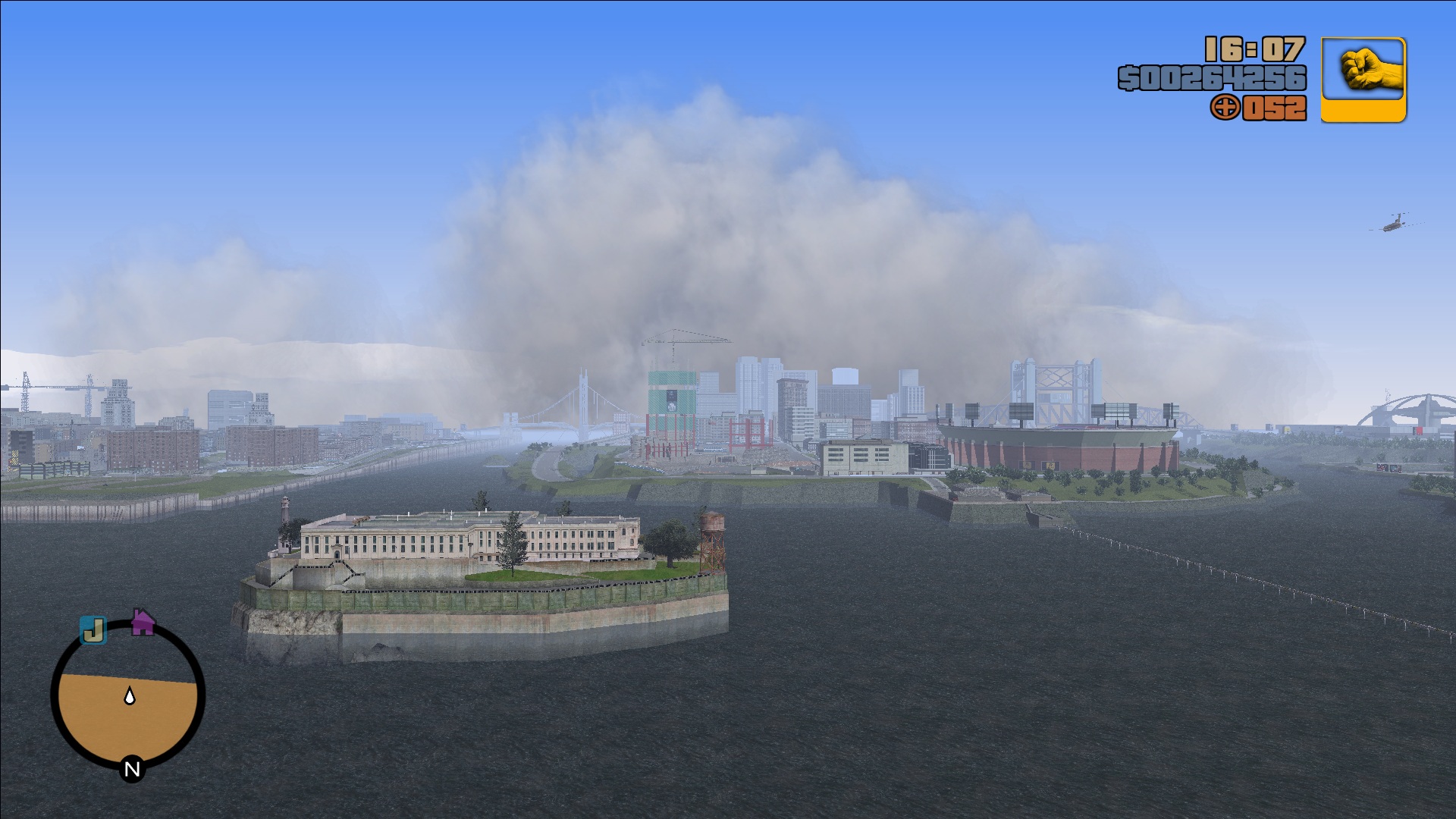Select the player arrow marker on the radar
Viewport: 1456px width, 819px height.
(x=130, y=695)
